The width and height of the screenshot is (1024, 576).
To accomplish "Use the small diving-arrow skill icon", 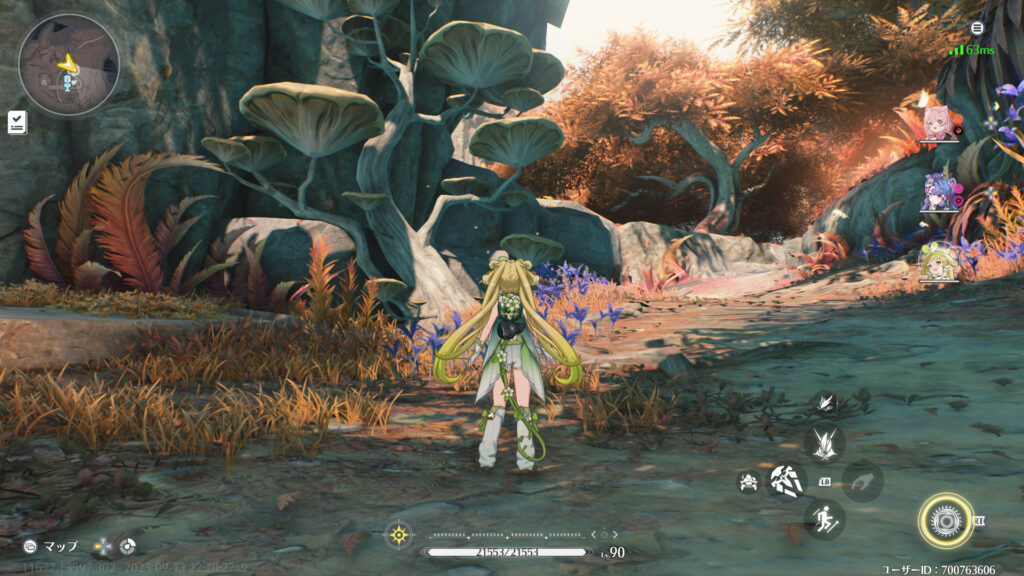I will pyautogui.click(x=824, y=402).
